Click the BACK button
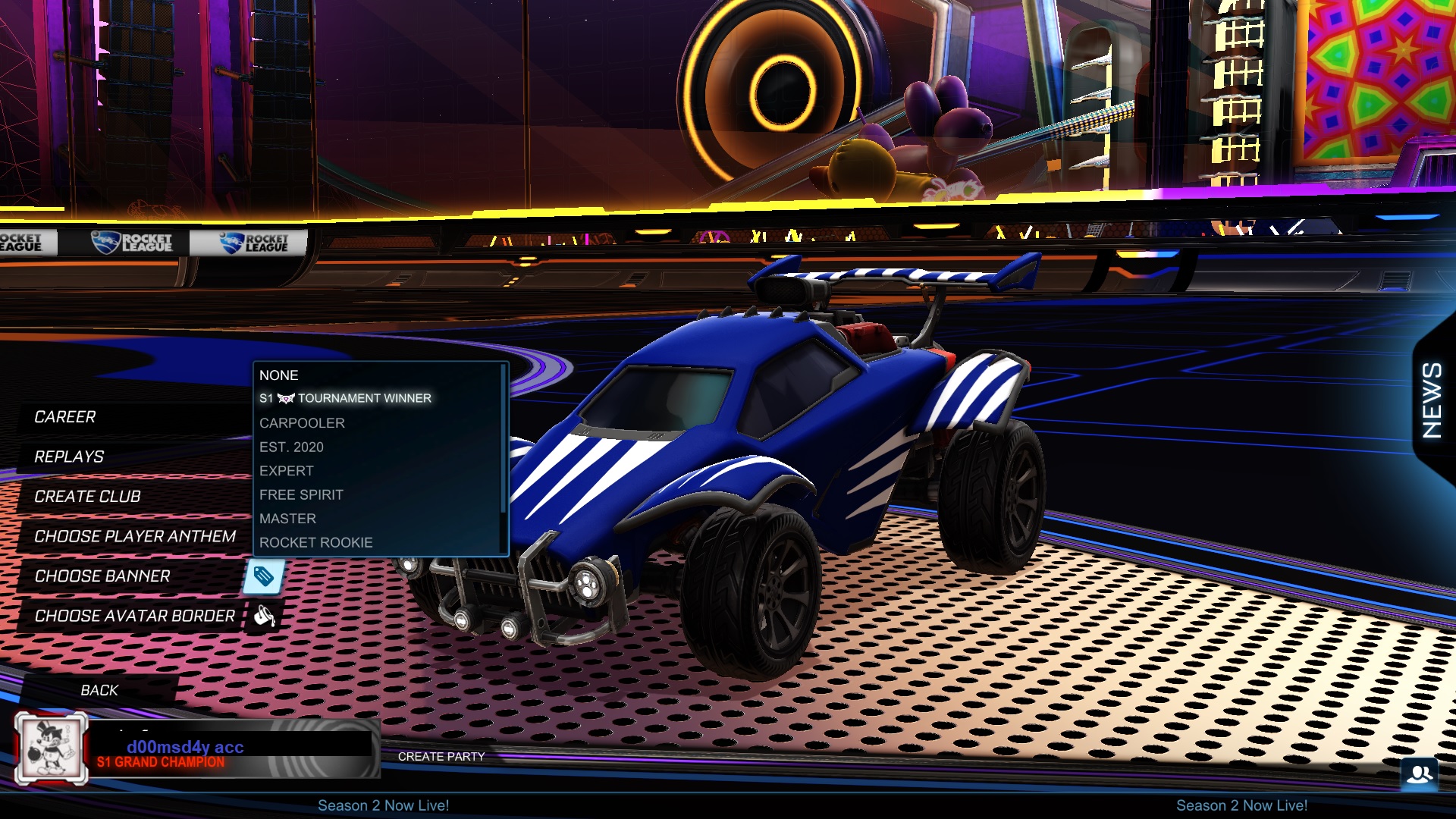 coord(99,690)
